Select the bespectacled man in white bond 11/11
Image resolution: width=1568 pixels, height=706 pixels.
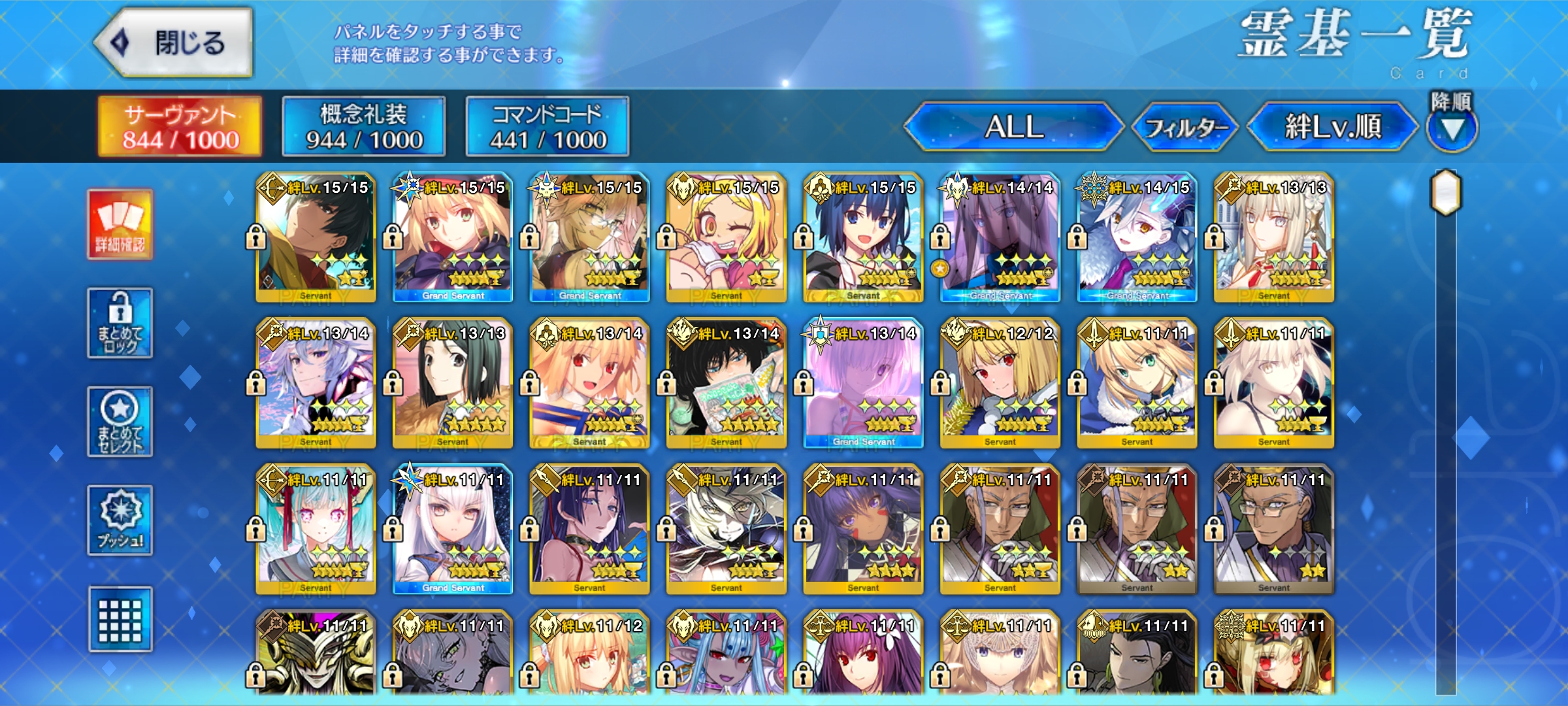pos(1273,530)
